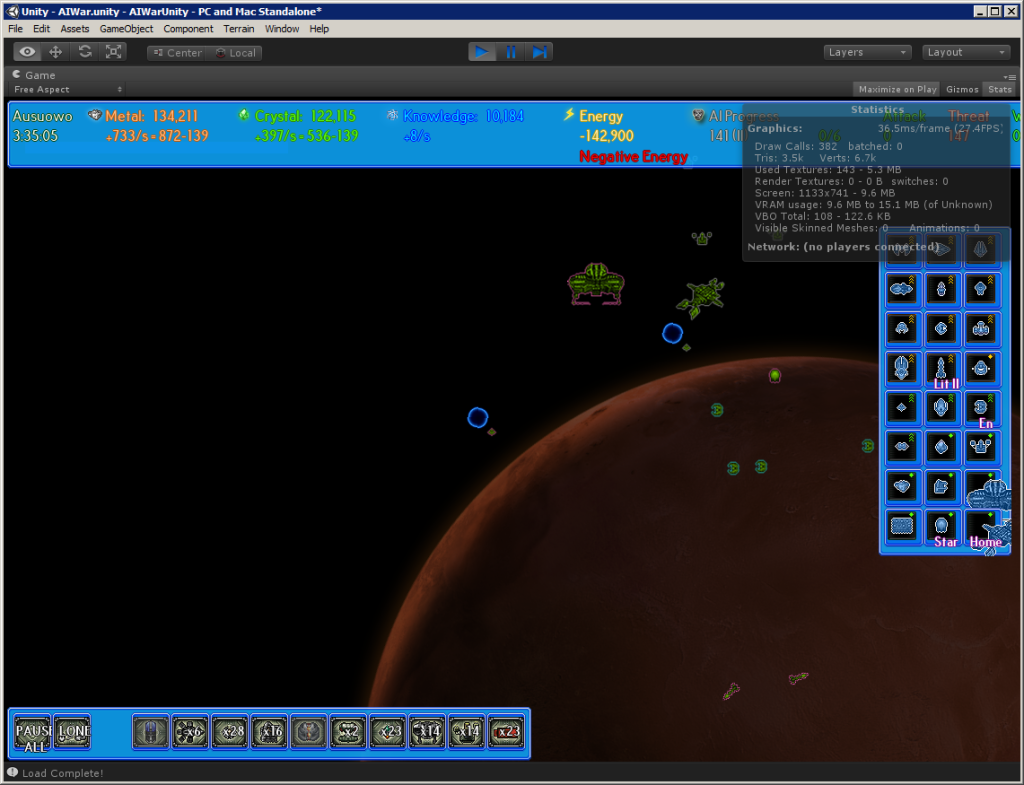Choose the Star ship icon
Screen dimensions: 1024x785
942,528
